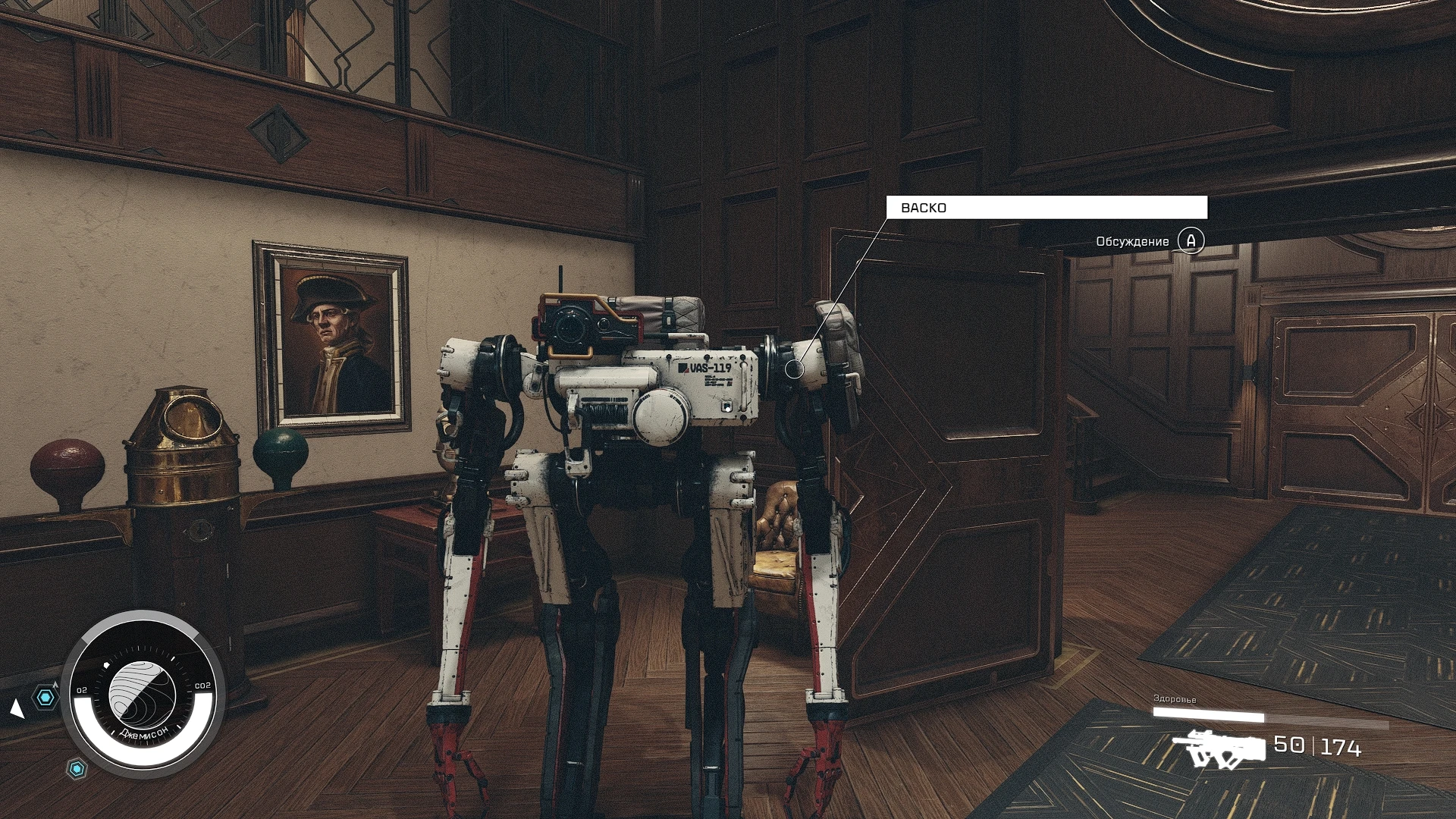Click the Джемисон planet compass dial

(143, 693)
